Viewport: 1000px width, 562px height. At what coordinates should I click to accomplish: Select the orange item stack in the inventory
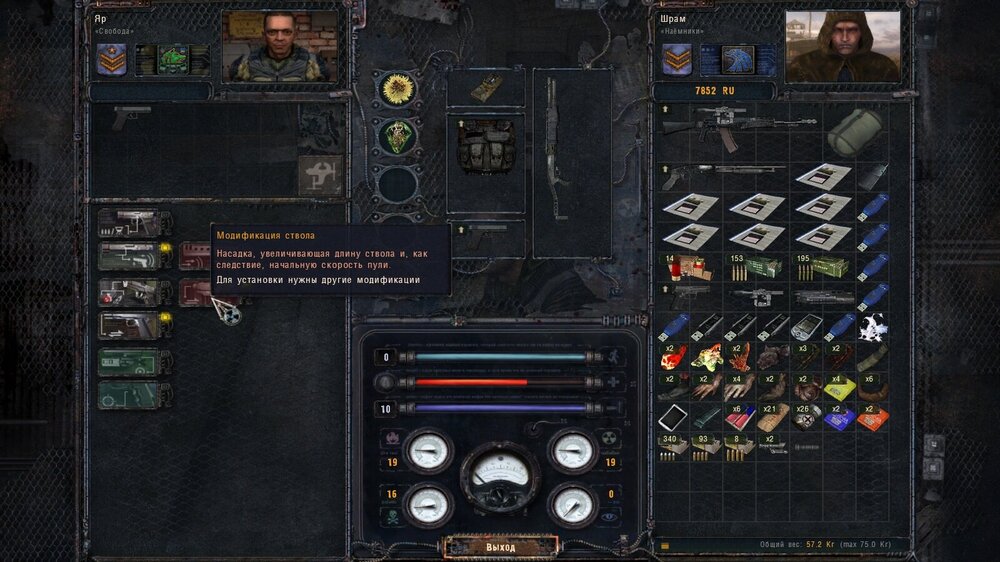coord(873,416)
